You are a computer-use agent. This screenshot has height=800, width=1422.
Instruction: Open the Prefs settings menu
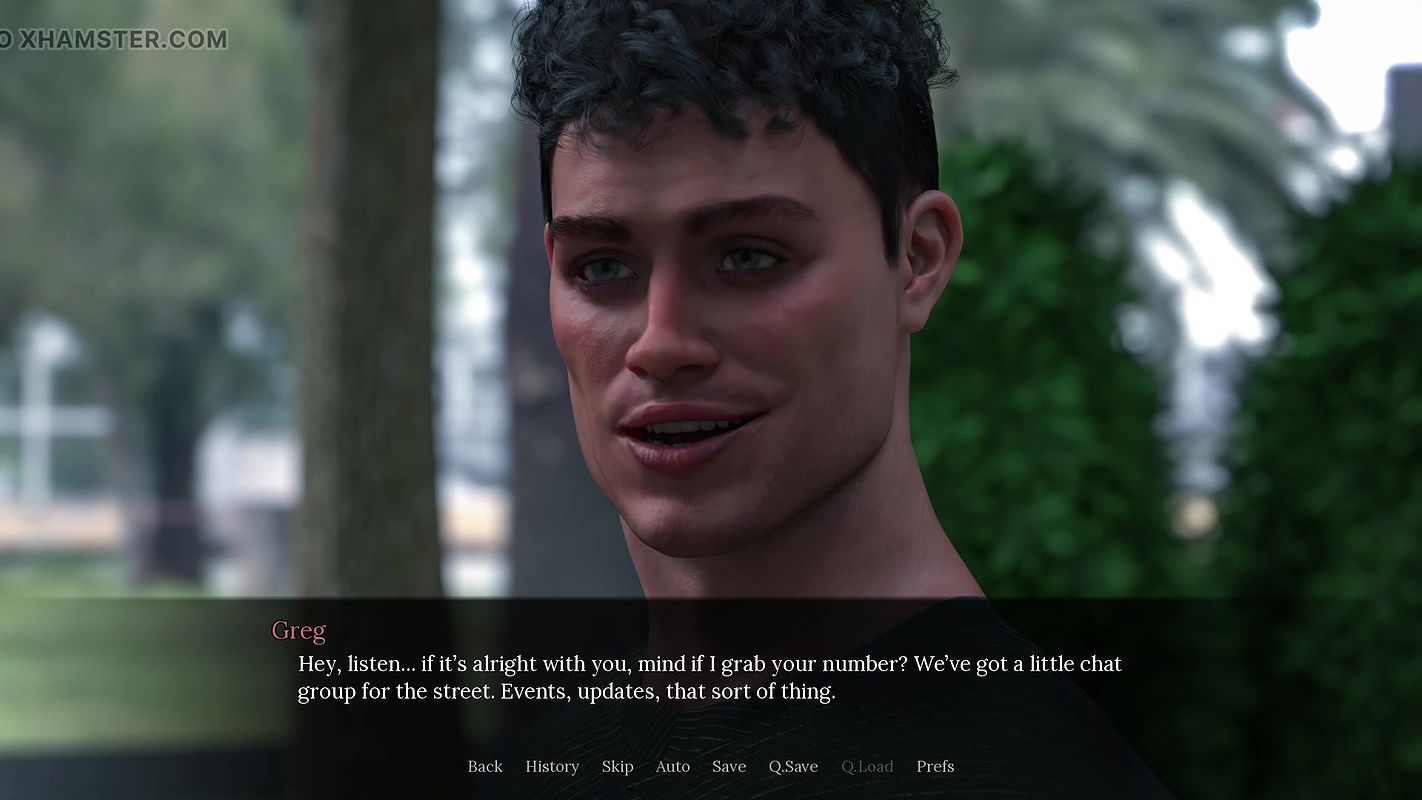[935, 766]
